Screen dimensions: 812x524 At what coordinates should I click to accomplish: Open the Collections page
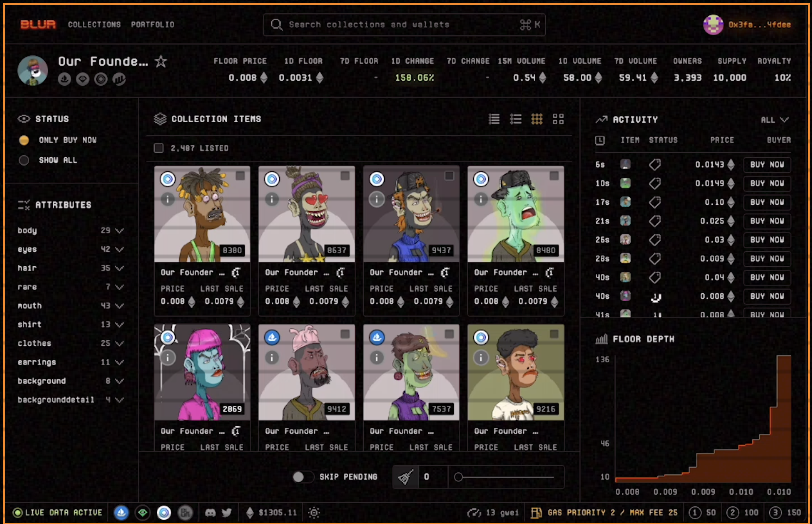[x=94, y=24]
